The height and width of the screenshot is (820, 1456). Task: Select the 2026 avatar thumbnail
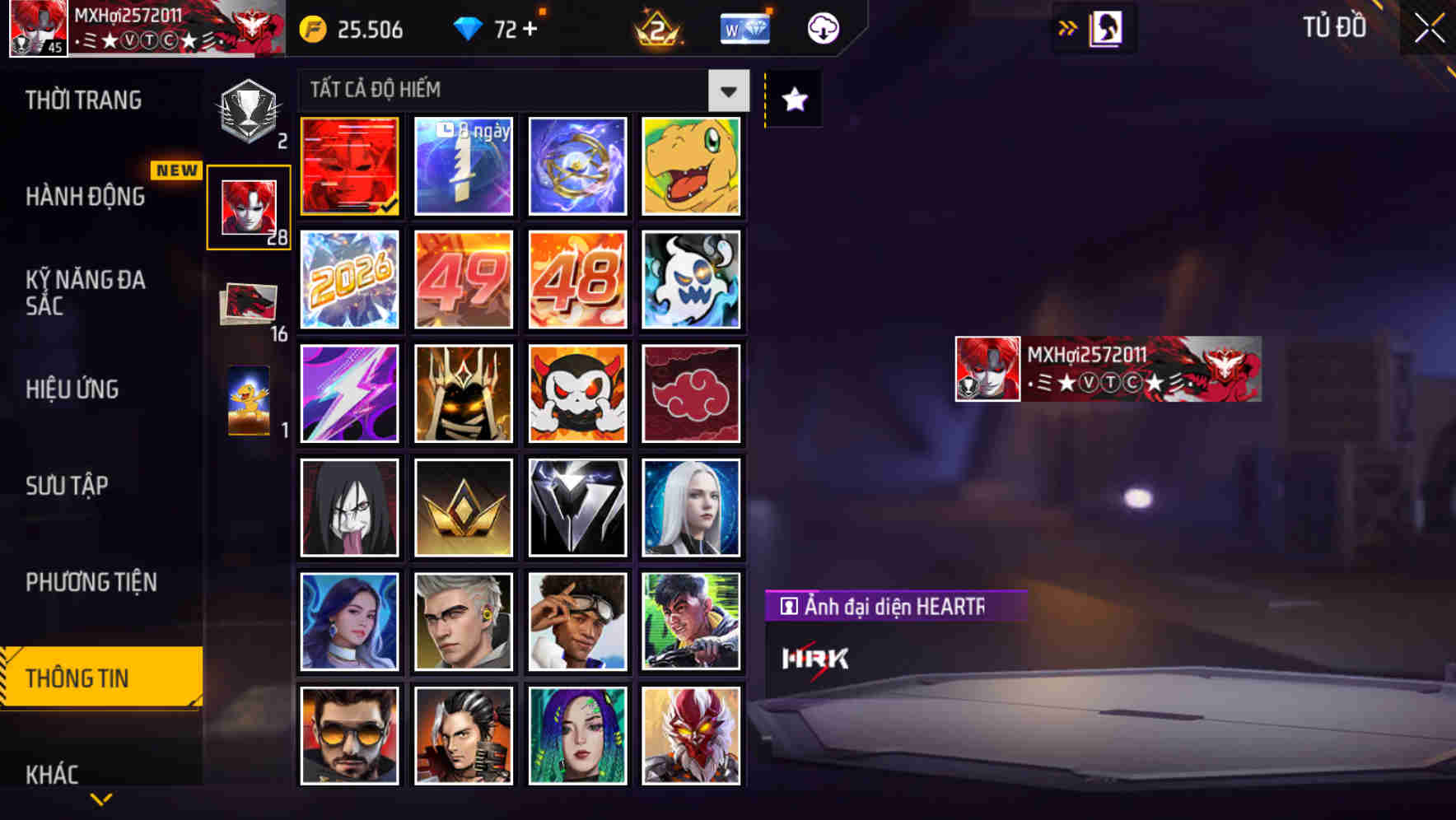point(349,280)
